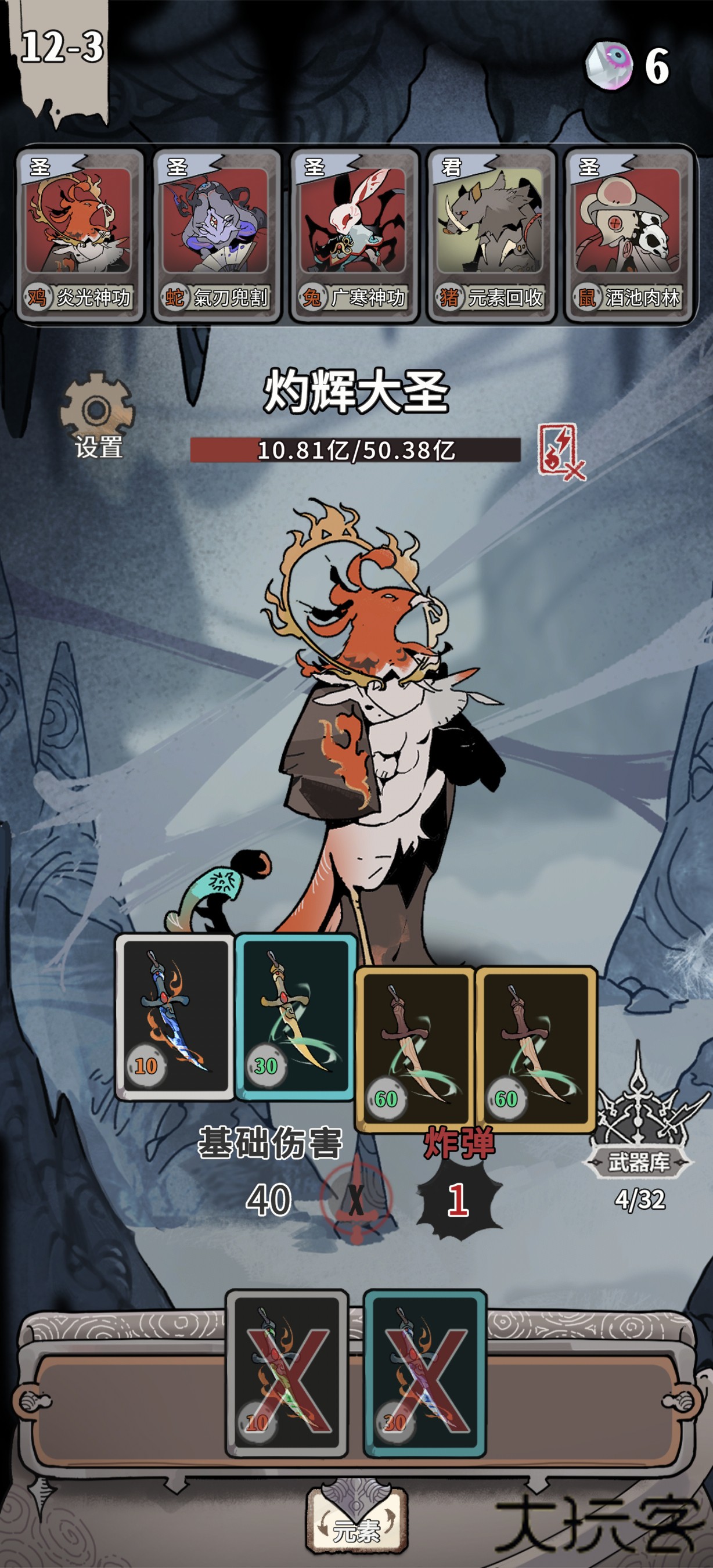The width and height of the screenshot is (713, 1568).
Task: Select the grey flame dagger card marked 10
Action: (175, 1016)
